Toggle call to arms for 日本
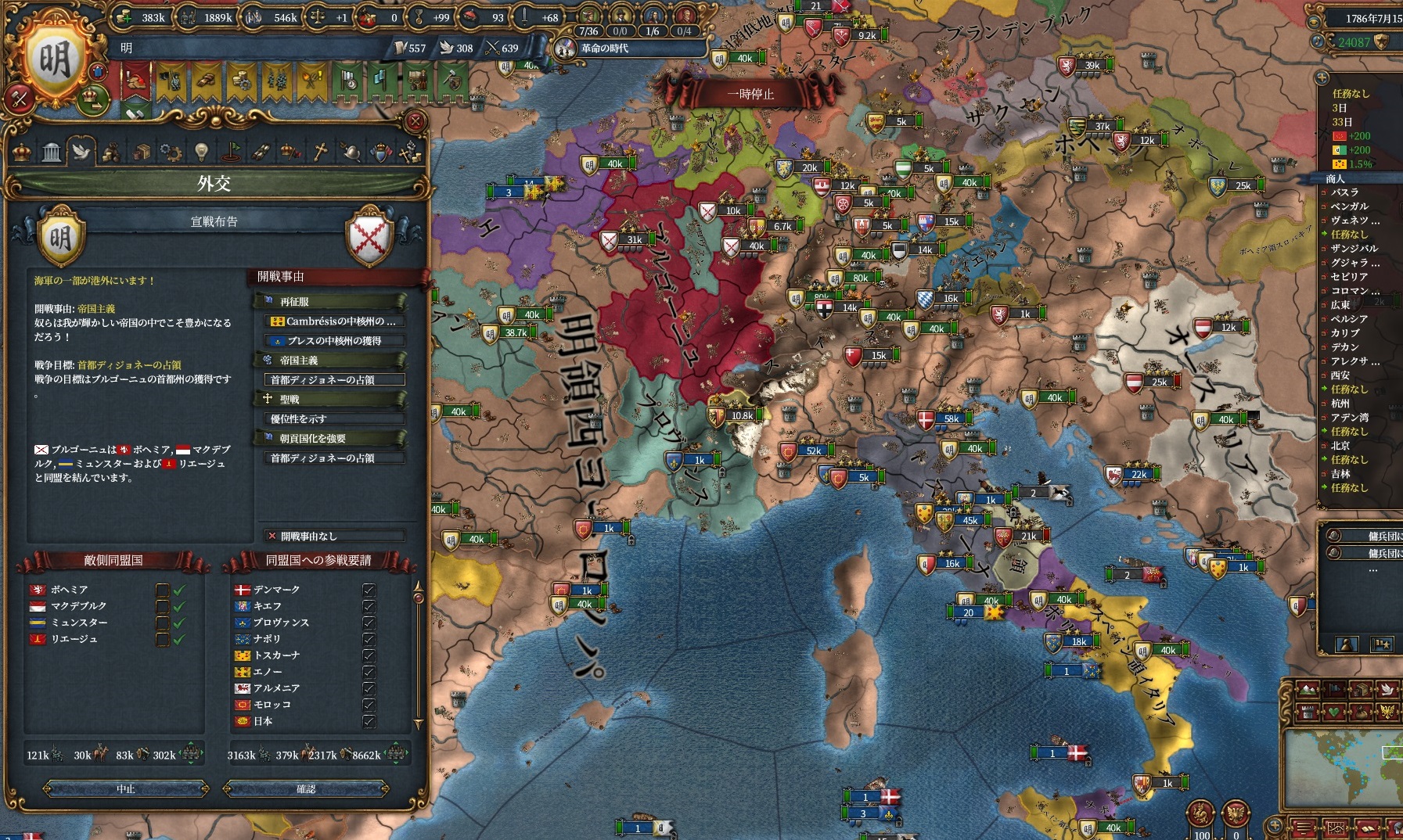The width and height of the screenshot is (1403, 840). pos(369,721)
